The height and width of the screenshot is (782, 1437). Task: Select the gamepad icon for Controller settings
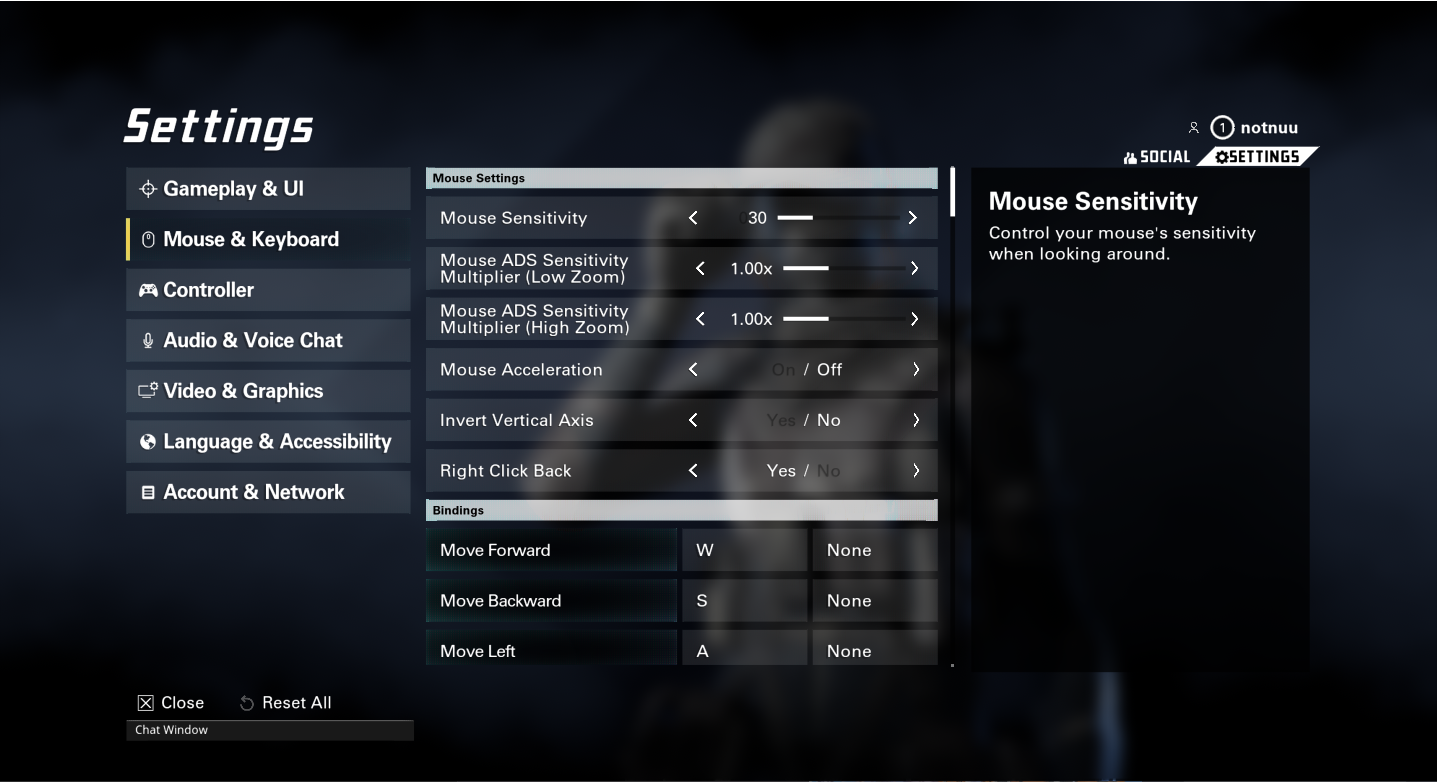click(147, 290)
